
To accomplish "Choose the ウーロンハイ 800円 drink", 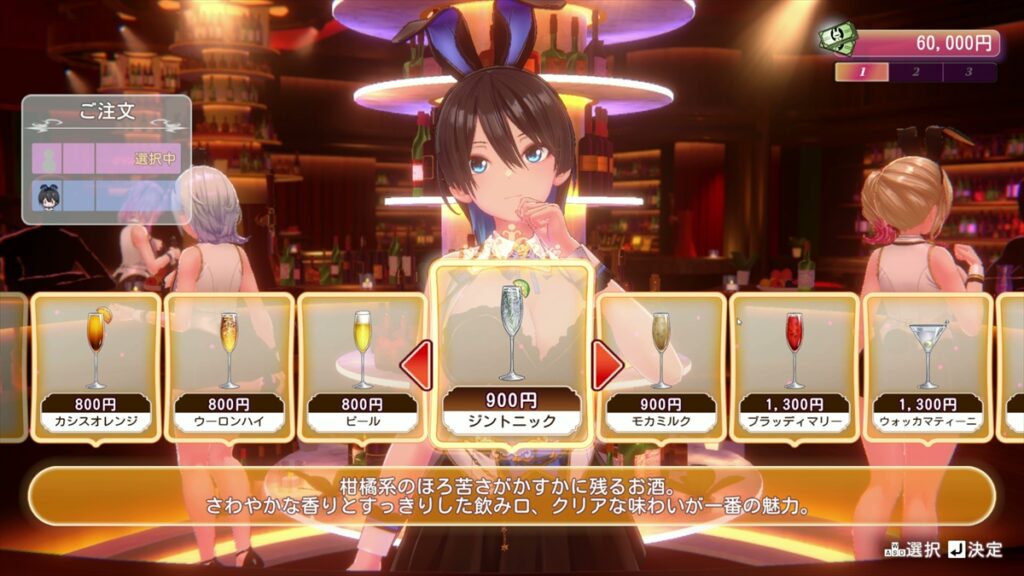I will click(229, 366).
